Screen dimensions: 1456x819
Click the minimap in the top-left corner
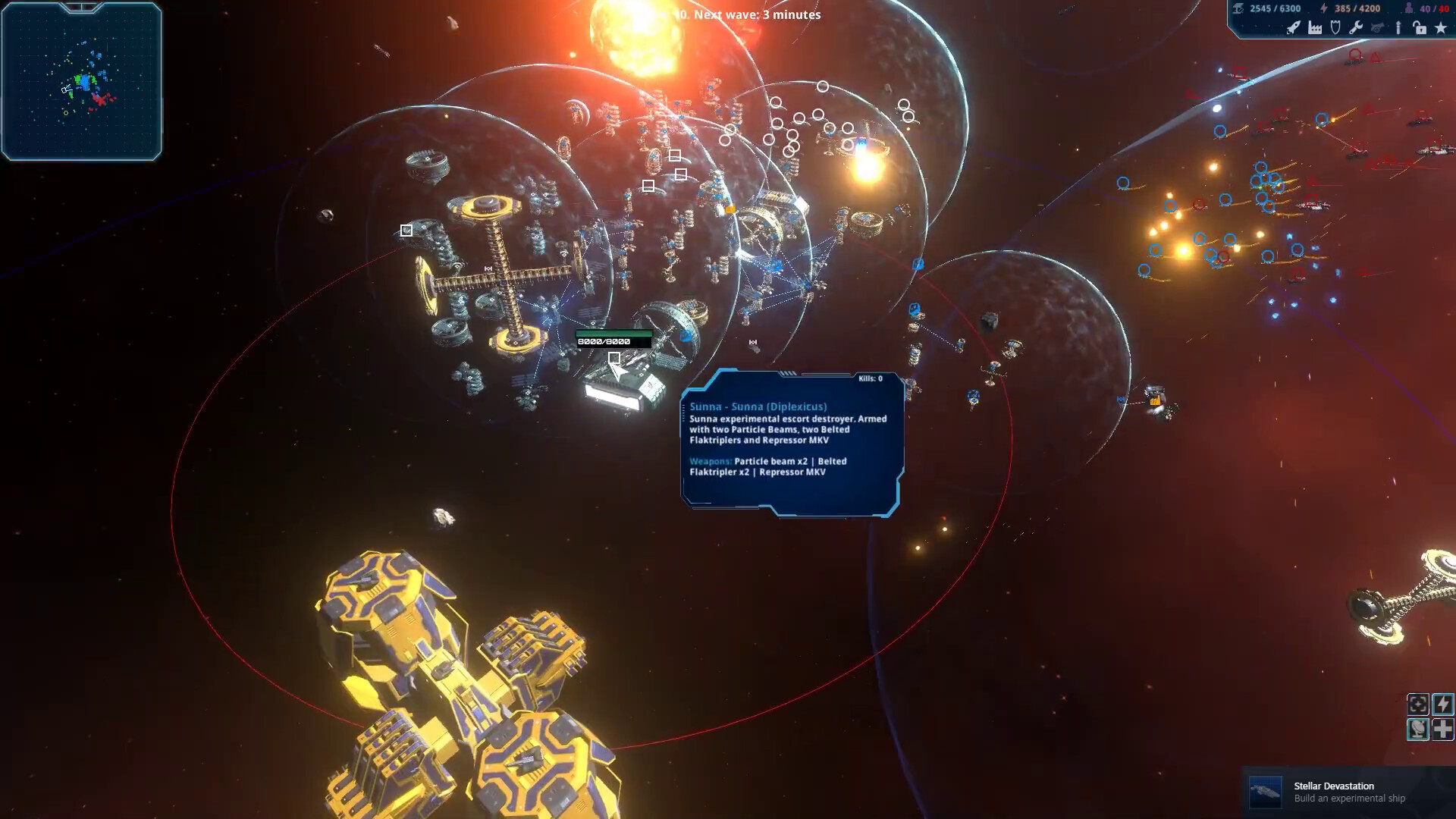[x=81, y=81]
